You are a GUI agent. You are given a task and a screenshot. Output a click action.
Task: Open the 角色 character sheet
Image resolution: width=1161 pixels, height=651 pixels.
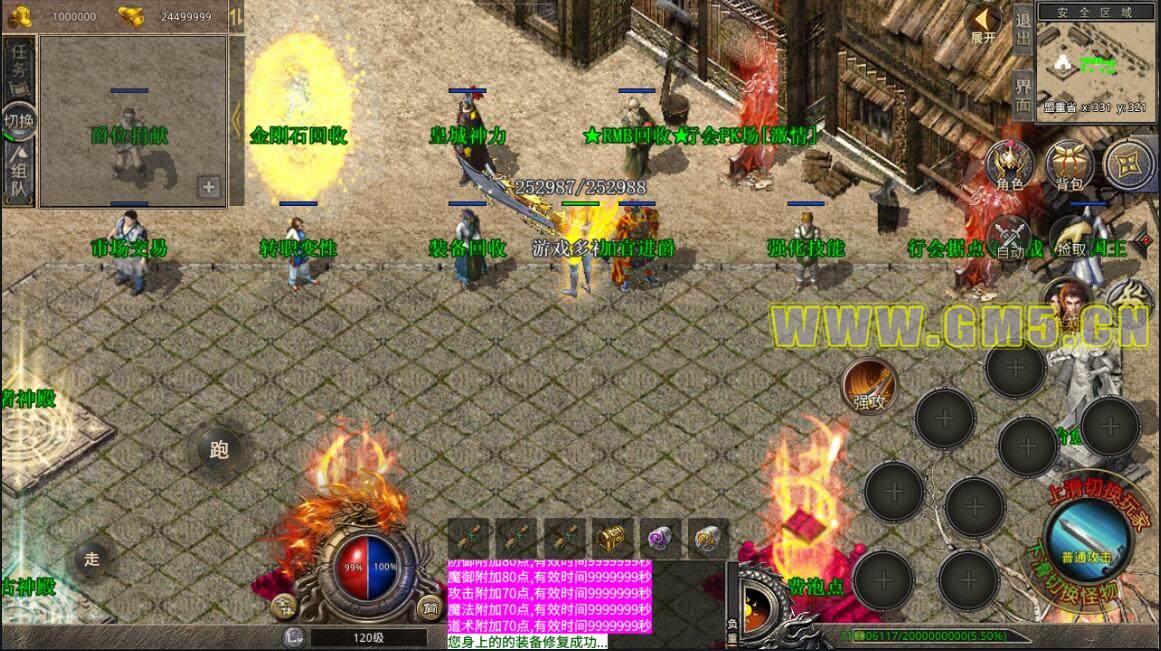pos(1009,166)
